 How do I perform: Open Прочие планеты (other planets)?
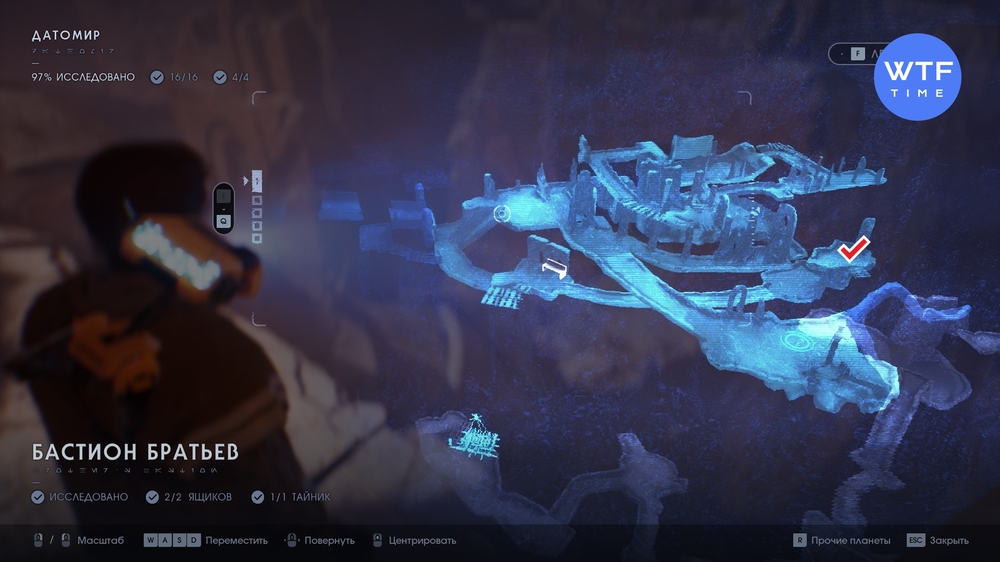click(x=841, y=540)
